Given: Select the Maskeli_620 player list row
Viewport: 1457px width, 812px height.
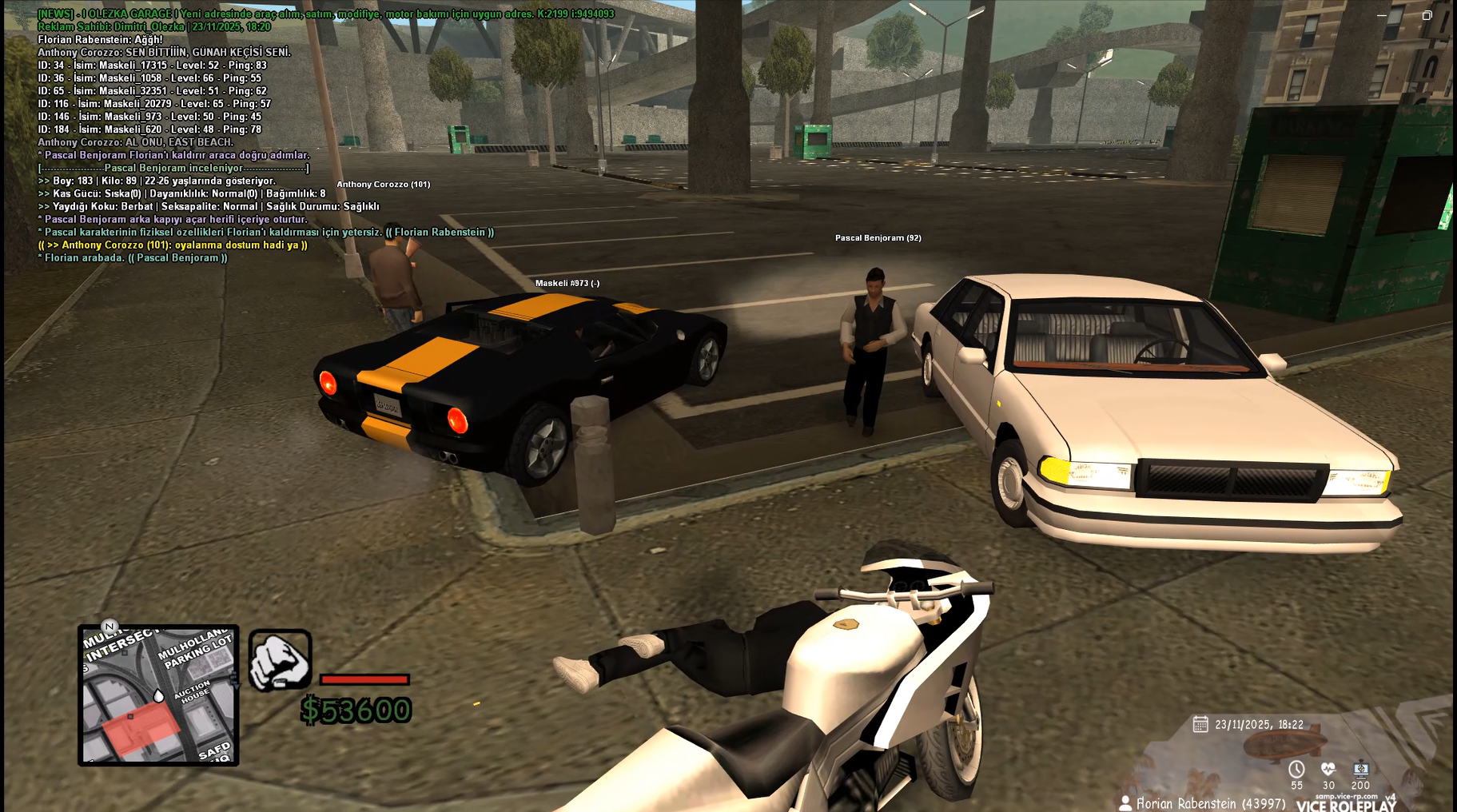Looking at the screenshot, I should [x=149, y=129].
